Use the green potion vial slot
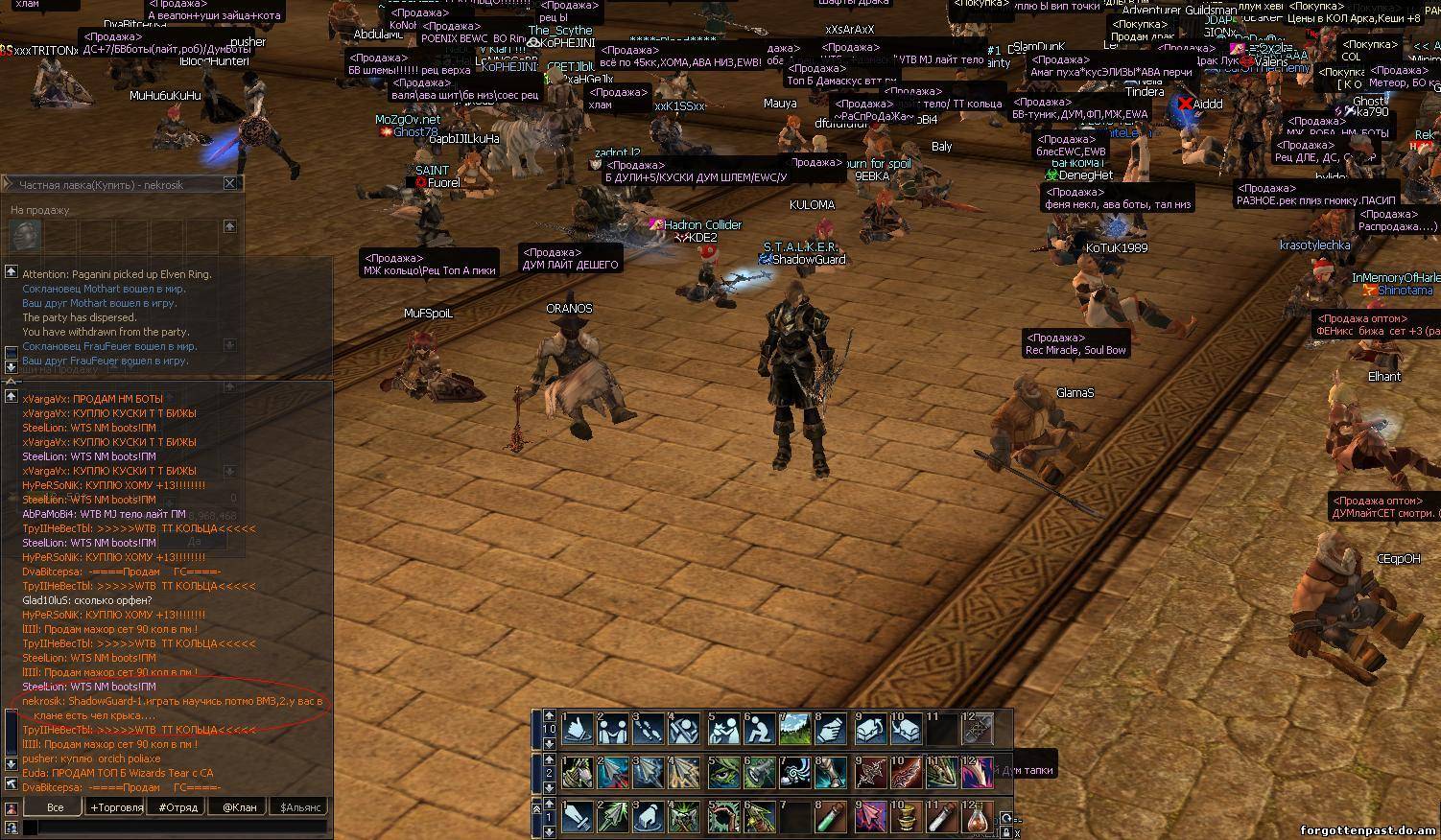Image resolution: width=1441 pixels, height=840 pixels. point(832,818)
